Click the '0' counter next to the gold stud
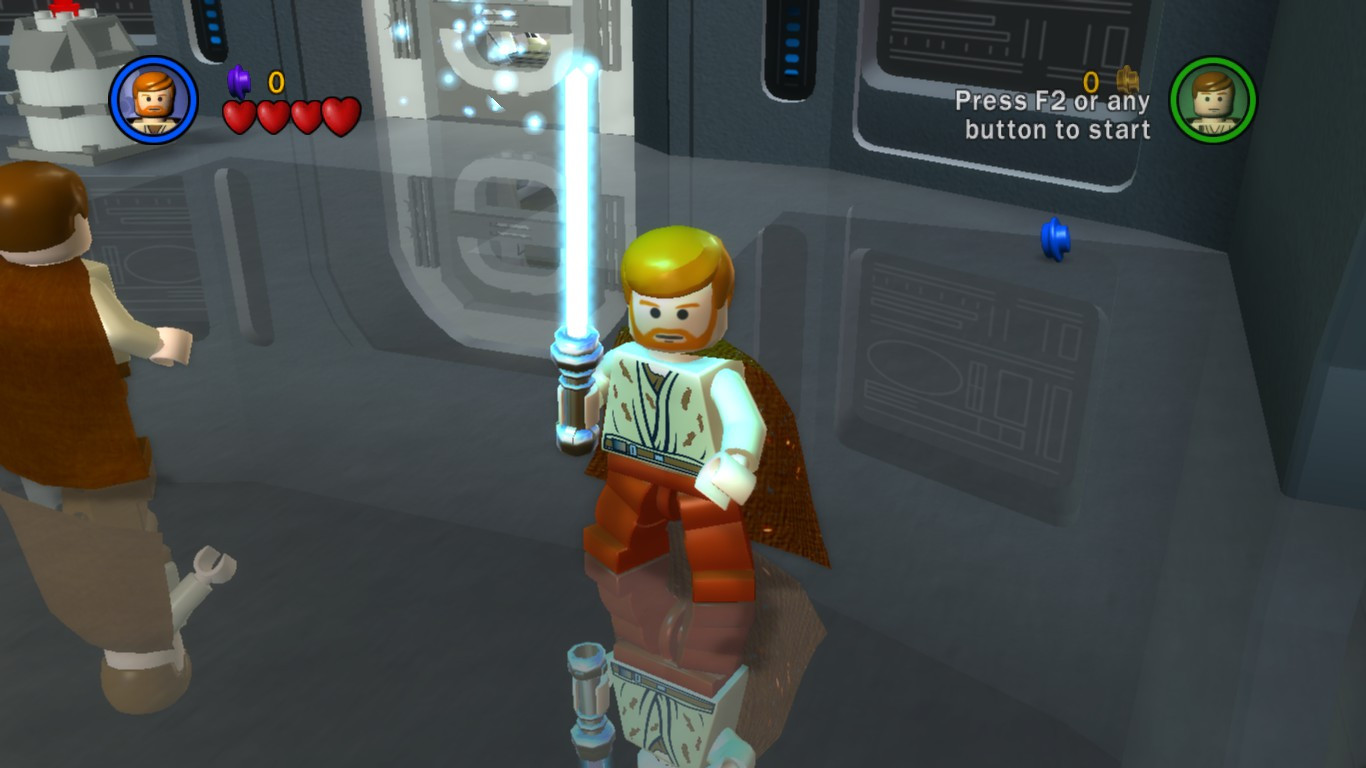The image size is (1366, 768). pos(1090,82)
